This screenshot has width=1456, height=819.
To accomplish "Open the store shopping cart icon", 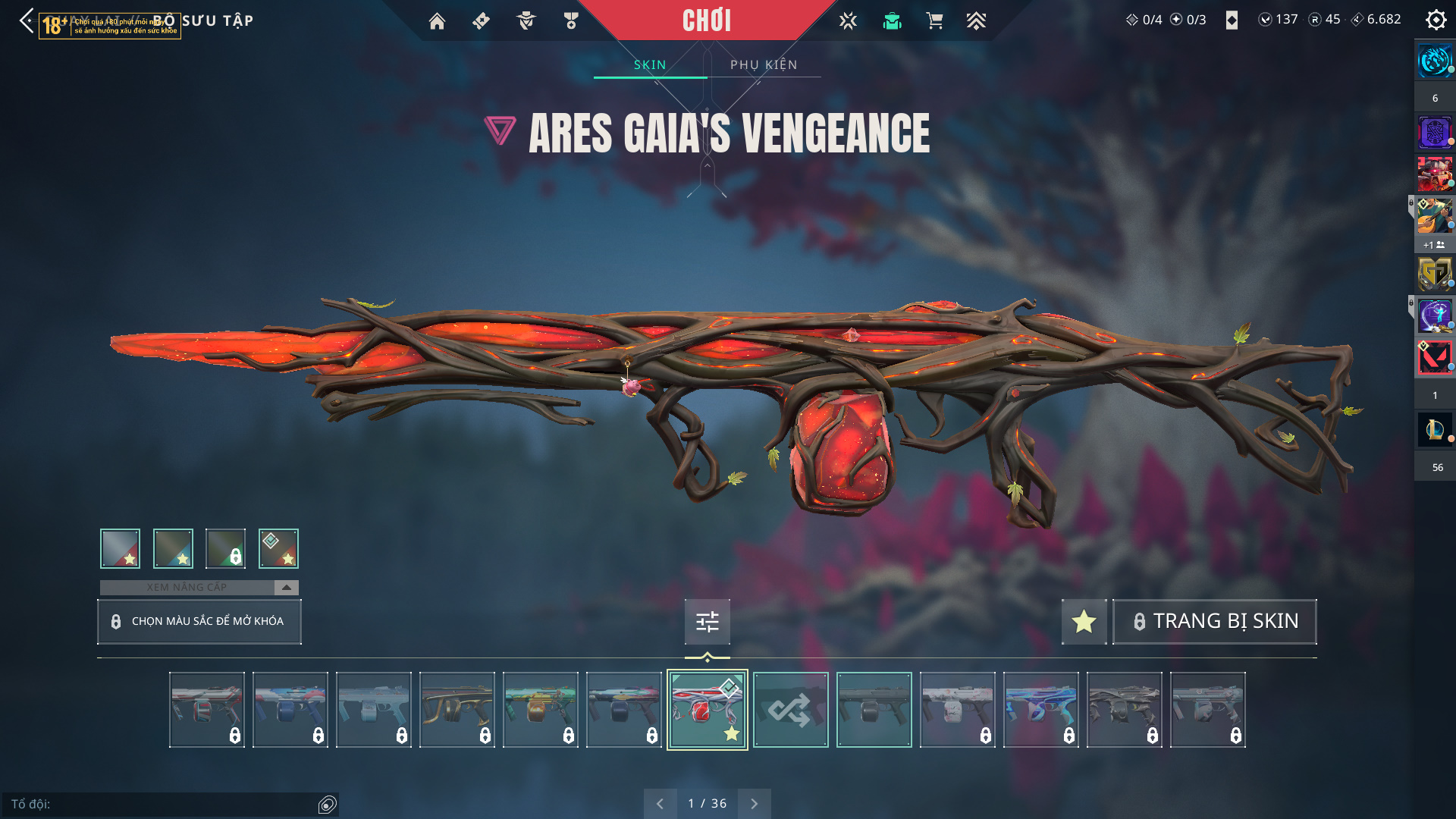I will pyautogui.click(x=934, y=20).
